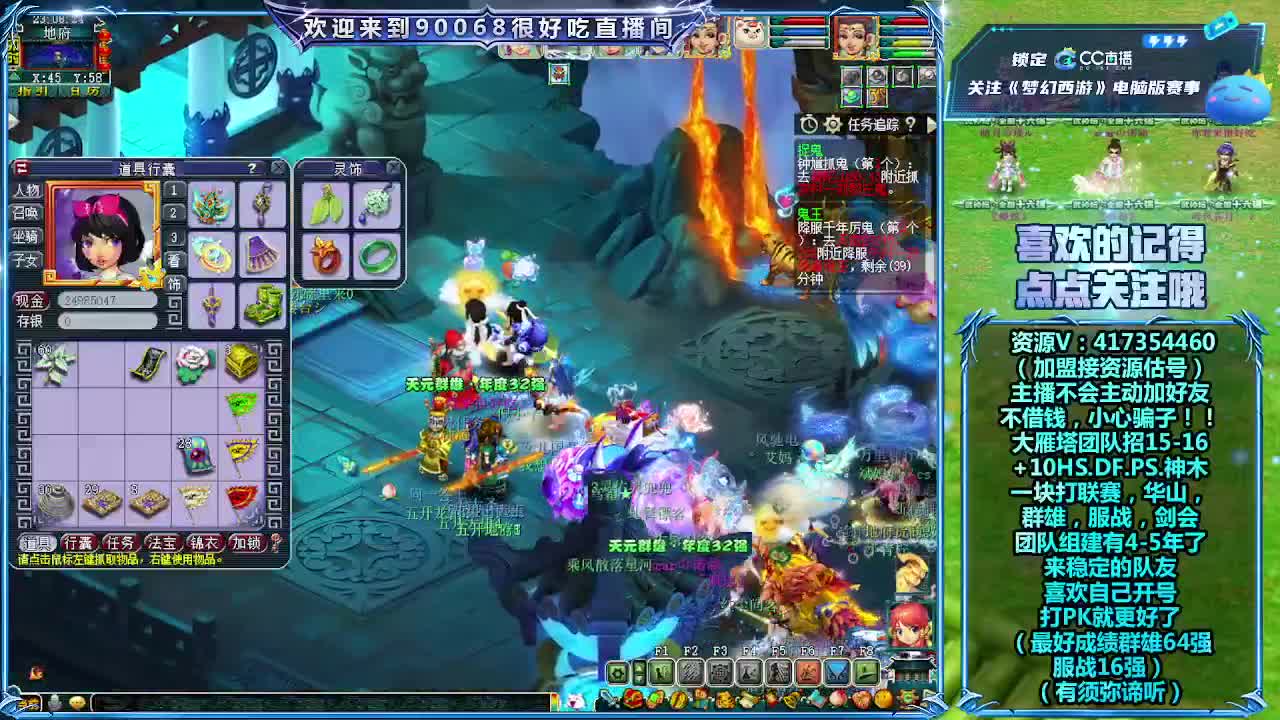
Task: Open the 任务追踪 settings gear icon
Action: coord(833,124)
